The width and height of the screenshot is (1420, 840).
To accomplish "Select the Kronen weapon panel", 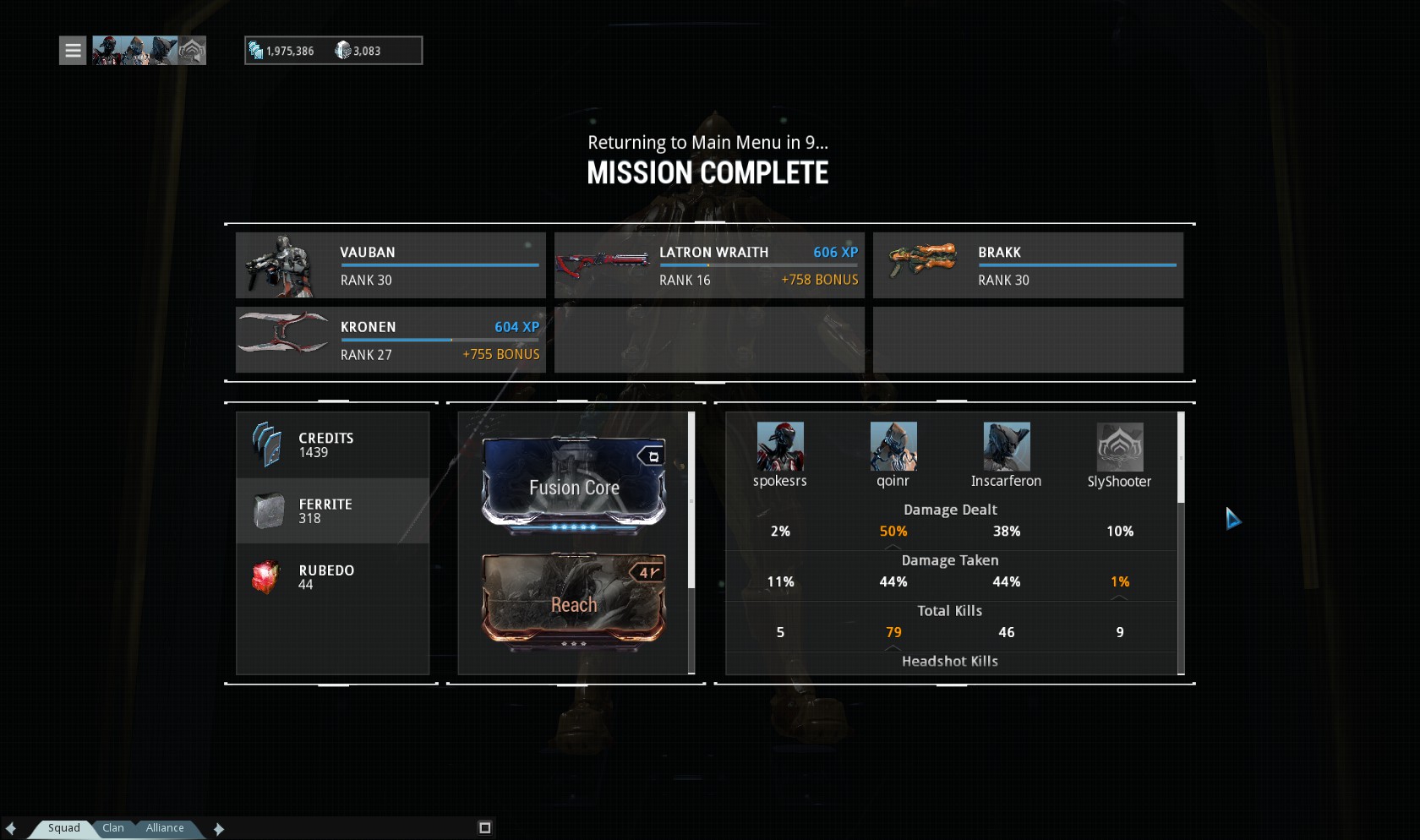I will point(390,340).
